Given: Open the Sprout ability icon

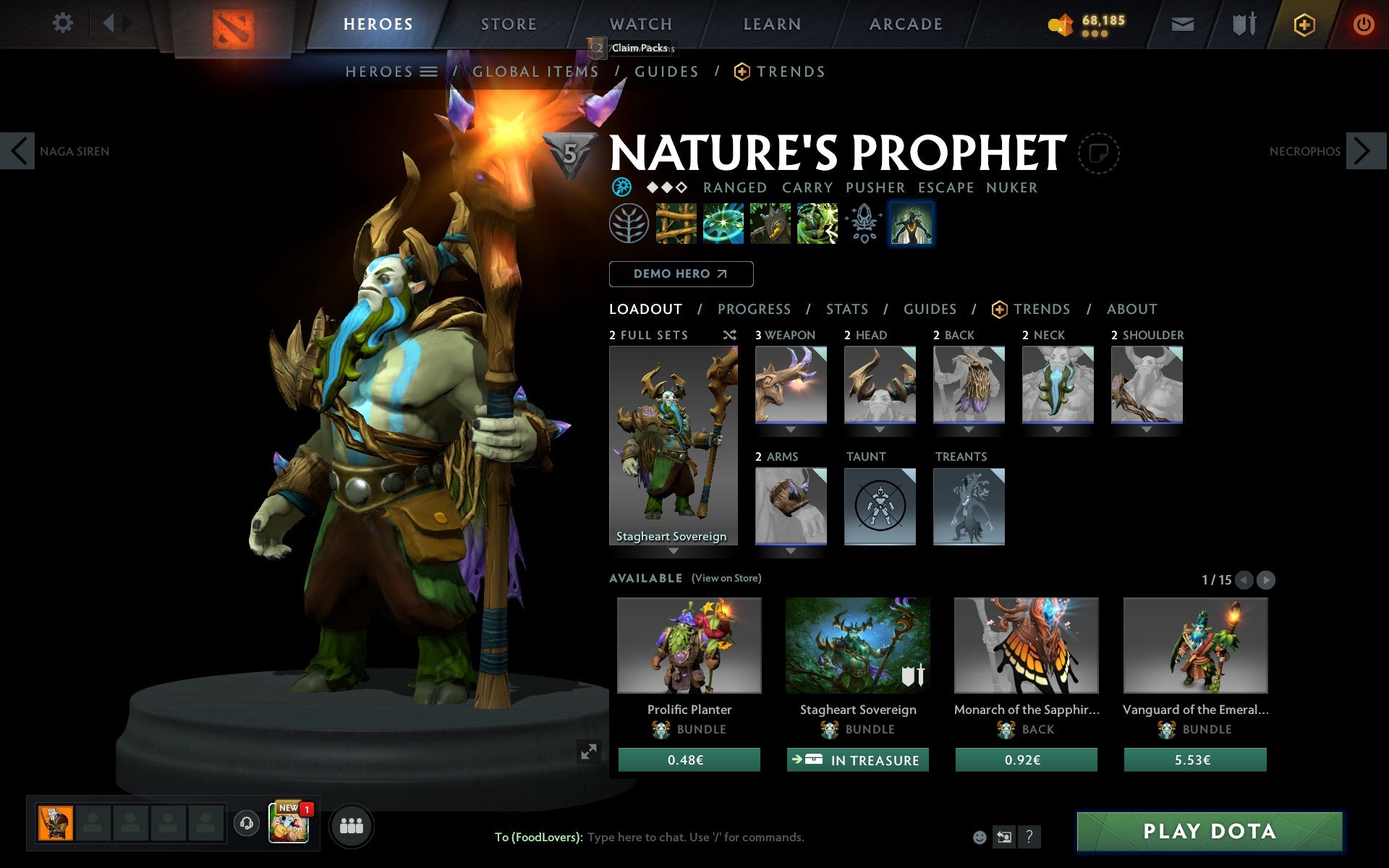Looking at the screenshot, I should (675, 224).
